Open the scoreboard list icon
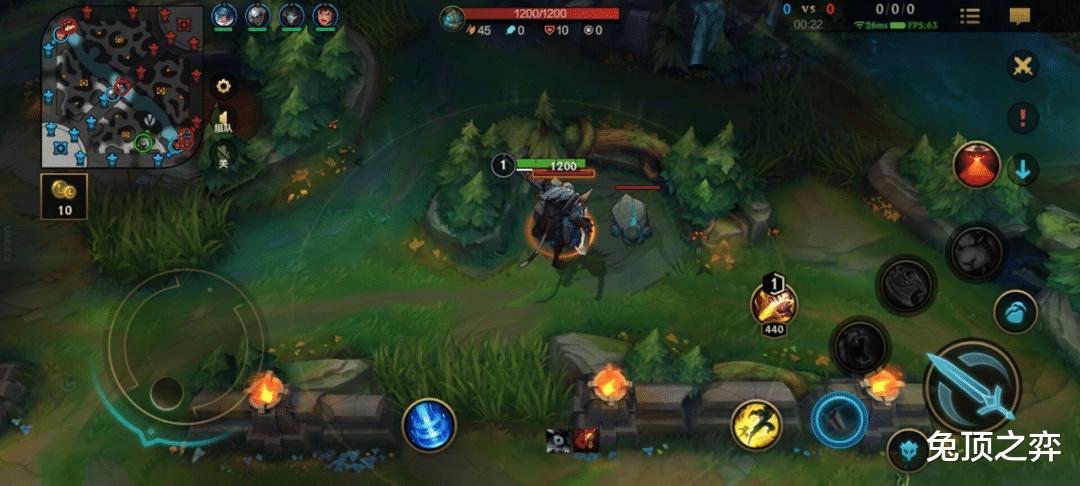 click(x=969, y=16)
